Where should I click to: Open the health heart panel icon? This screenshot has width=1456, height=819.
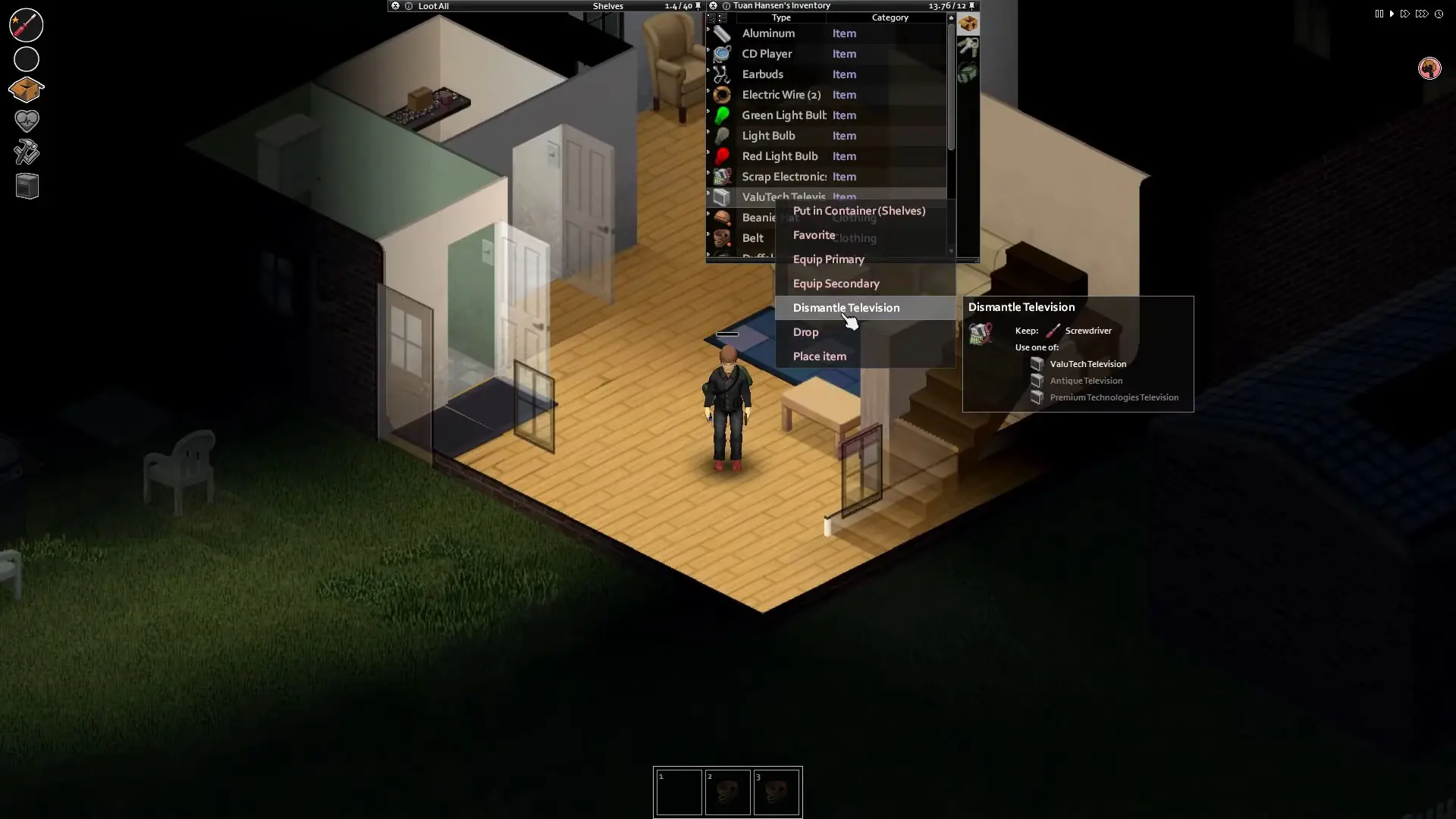click(x=26, y=121)
